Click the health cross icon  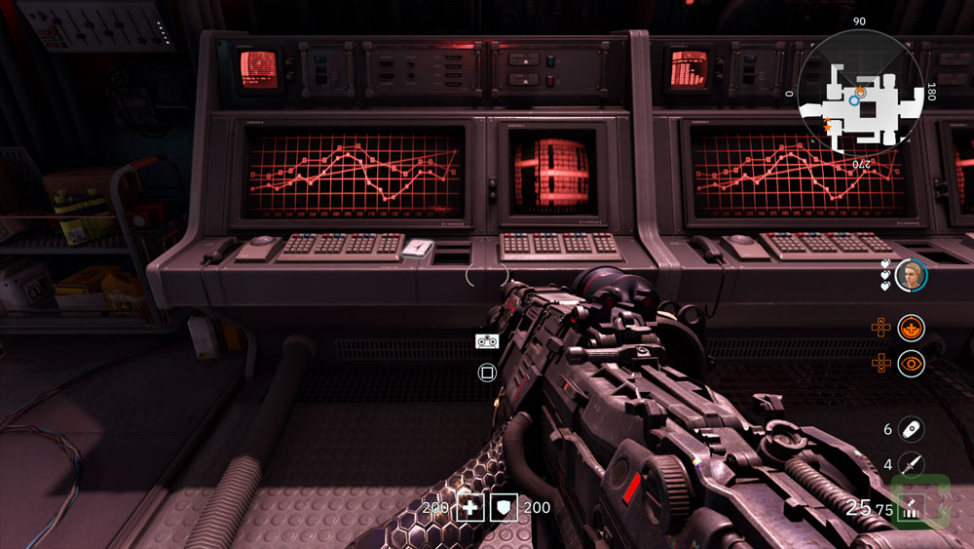[x=470, y=507]
